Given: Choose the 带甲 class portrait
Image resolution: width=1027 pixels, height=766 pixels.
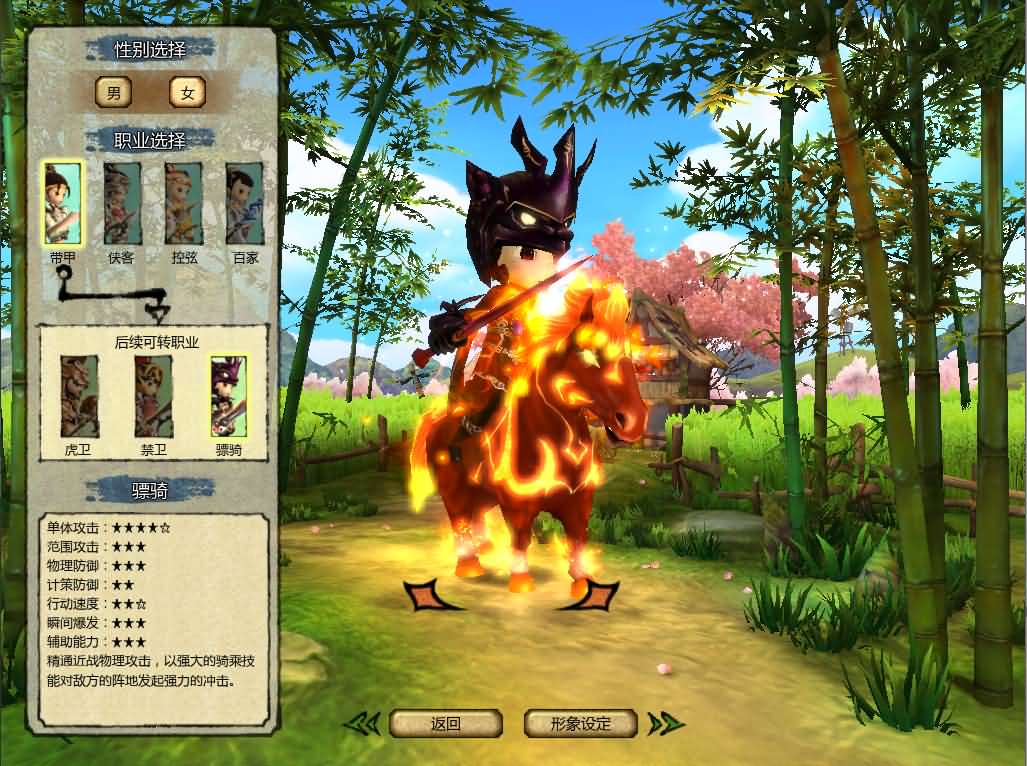Looking at the screenshot, I should tap(62, 204).
